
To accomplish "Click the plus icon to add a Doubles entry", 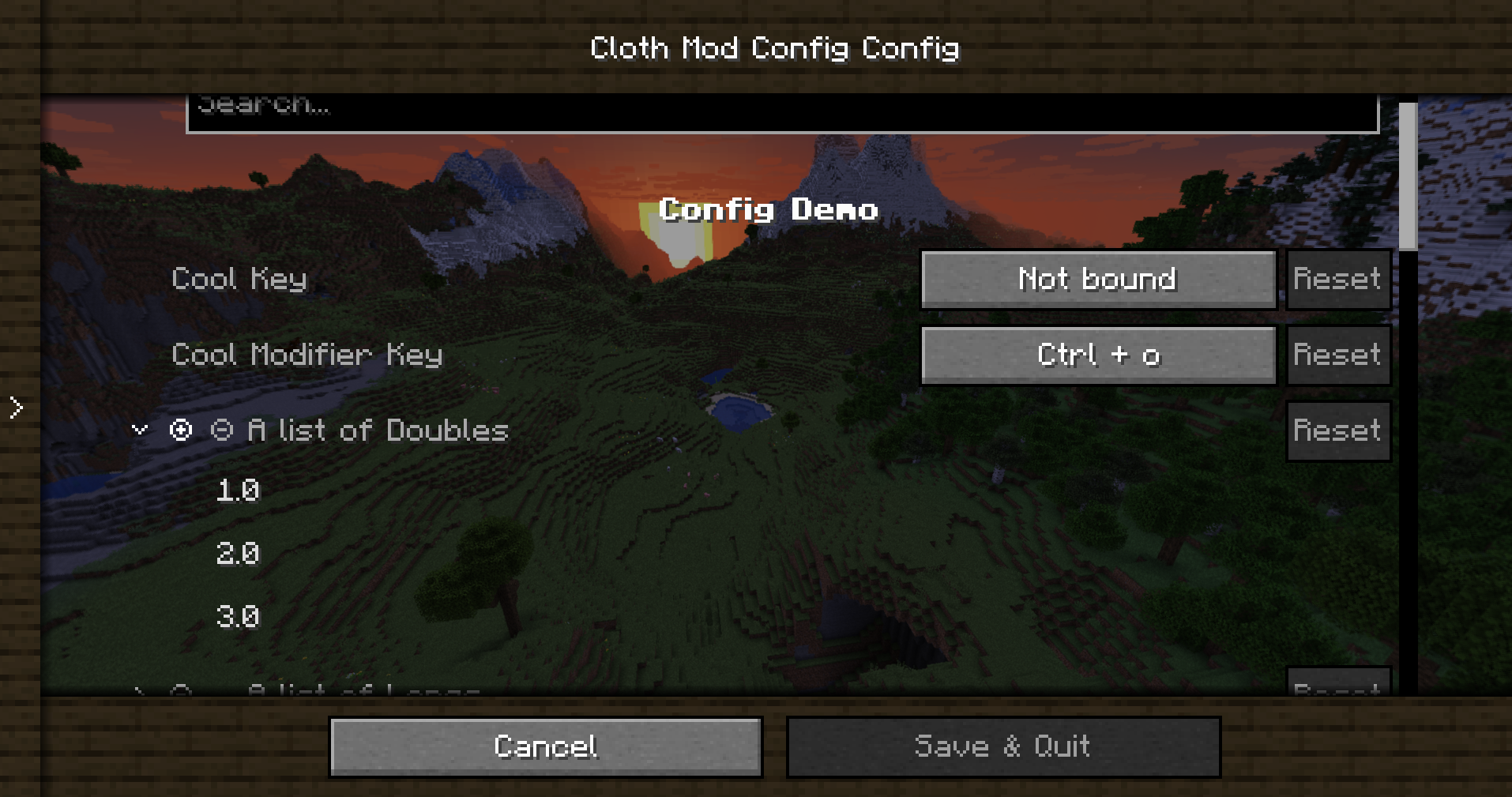I will tap(182, 430).
